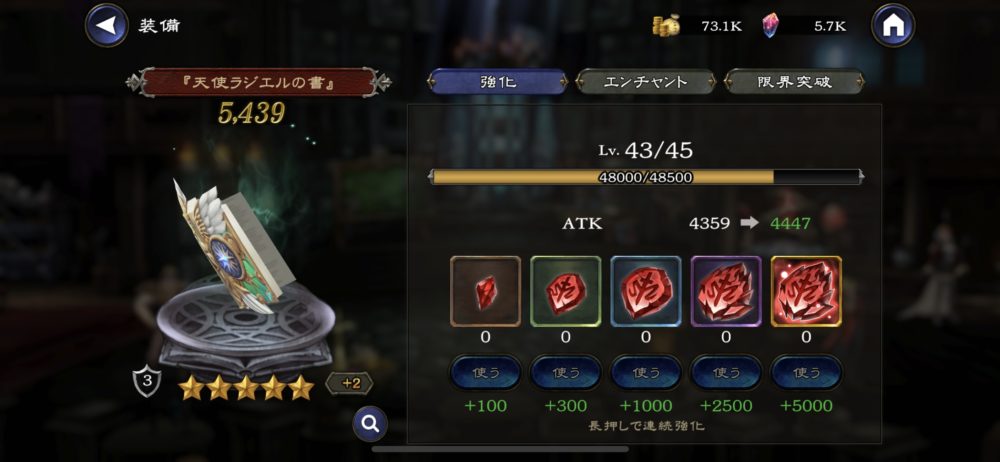Image resolution: width=1000 pixels, height=462 pixels.
Task: Inspect the equipment with the magnifier button
Action: point(370,424)
